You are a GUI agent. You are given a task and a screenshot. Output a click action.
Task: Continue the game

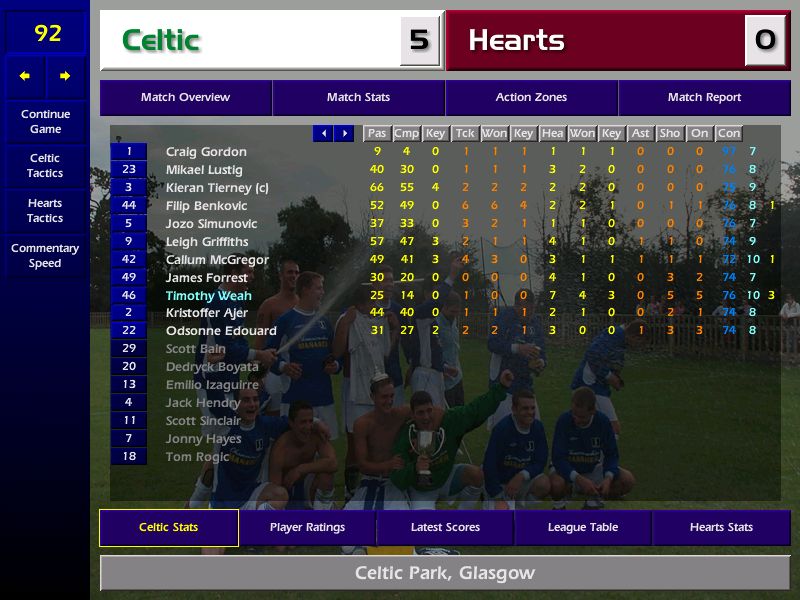pos(45,122)
